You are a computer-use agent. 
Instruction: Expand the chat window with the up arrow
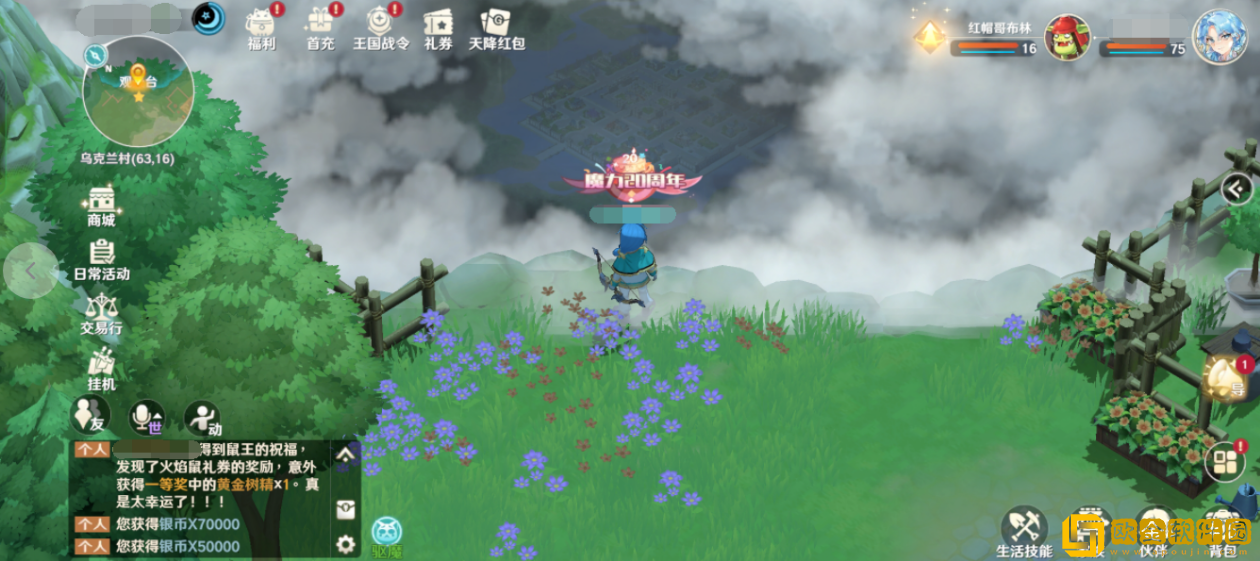pos(346,455)
